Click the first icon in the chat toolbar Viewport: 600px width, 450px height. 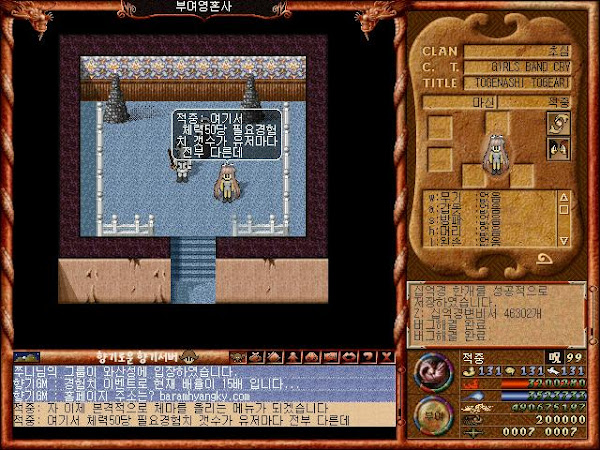(x=237, y=356)
